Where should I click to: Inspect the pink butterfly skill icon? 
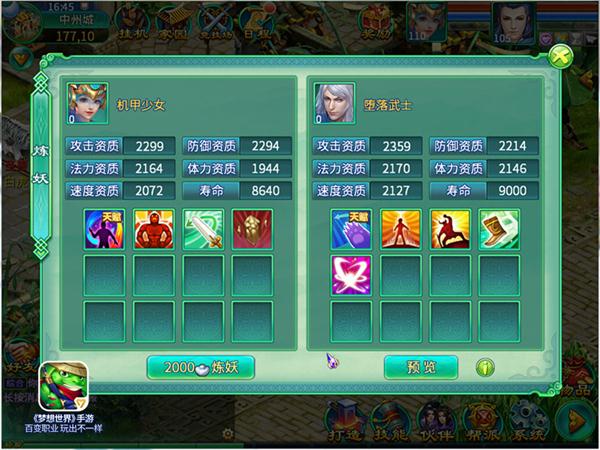(x=351, y=275)
